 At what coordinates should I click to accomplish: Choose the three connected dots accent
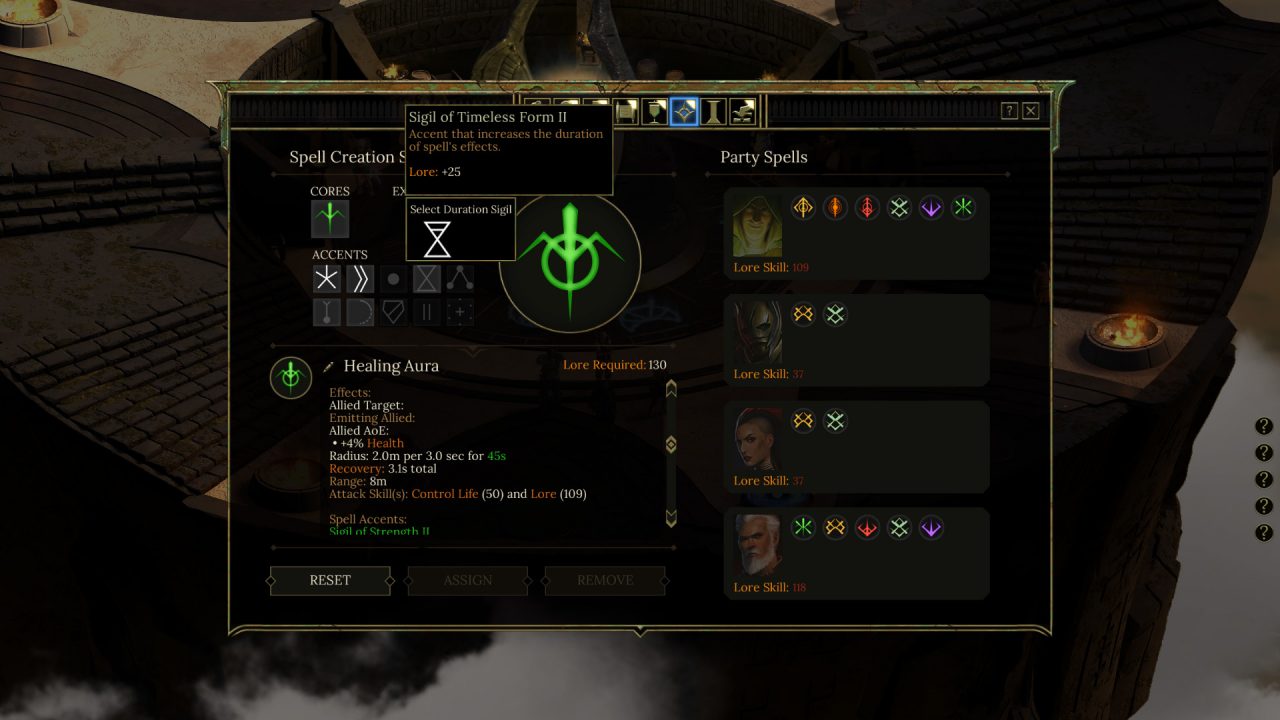(460, 279)
